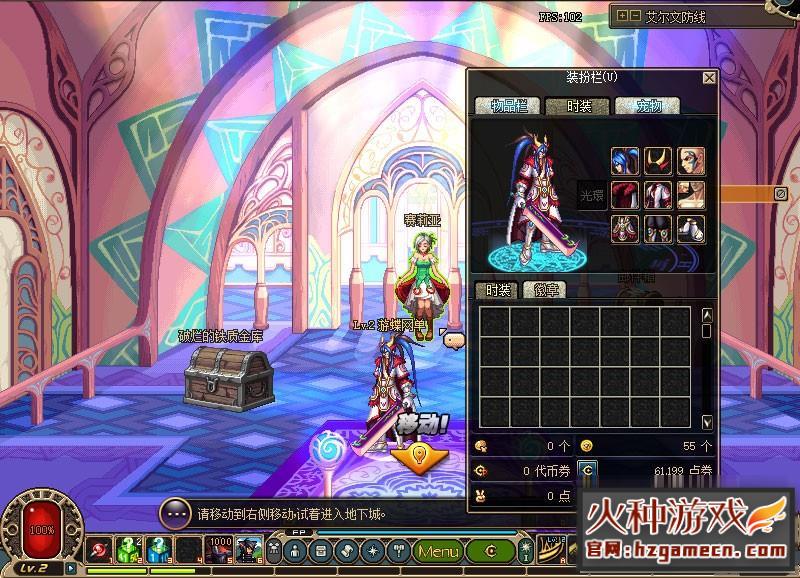Select the blue hair avatar slot
The image size is (800, 578).
[x=625, y=161]
